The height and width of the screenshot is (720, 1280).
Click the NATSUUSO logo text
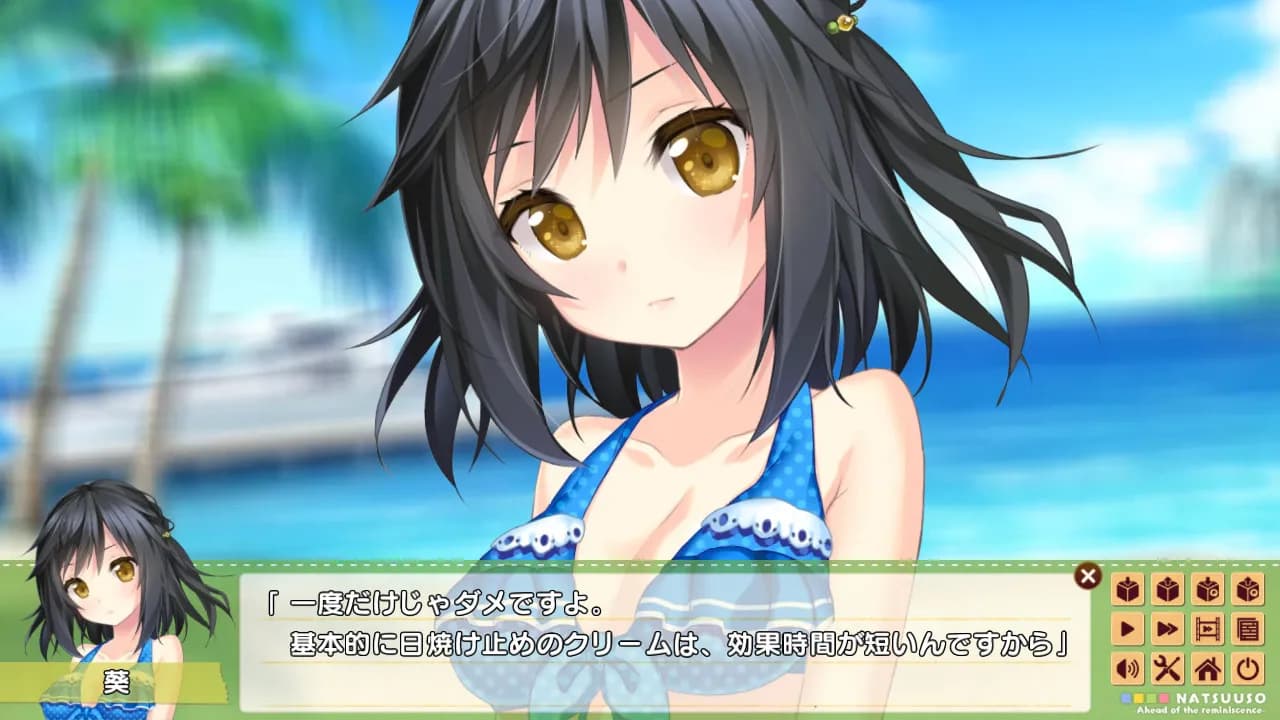click(1220, 698)
